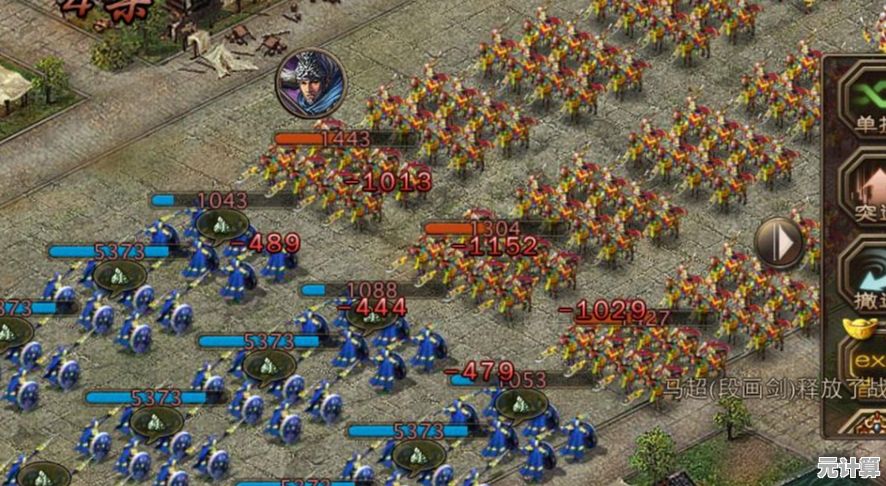Order a retreat with the 撤退 button

click(x=866, y=274)
